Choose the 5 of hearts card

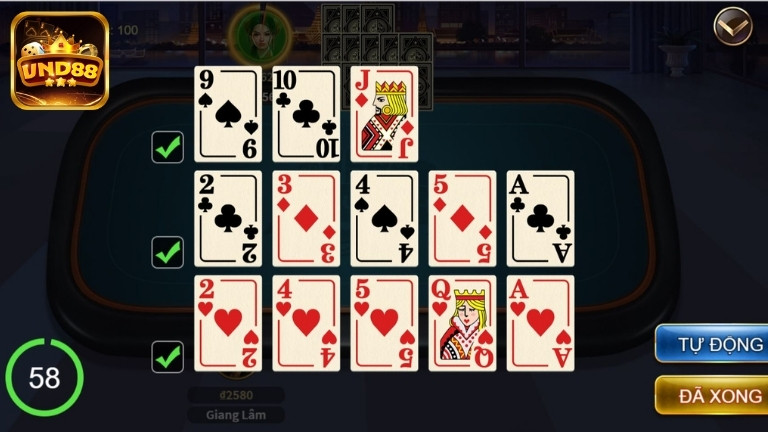pyautogui.click(x=384, y=323)
